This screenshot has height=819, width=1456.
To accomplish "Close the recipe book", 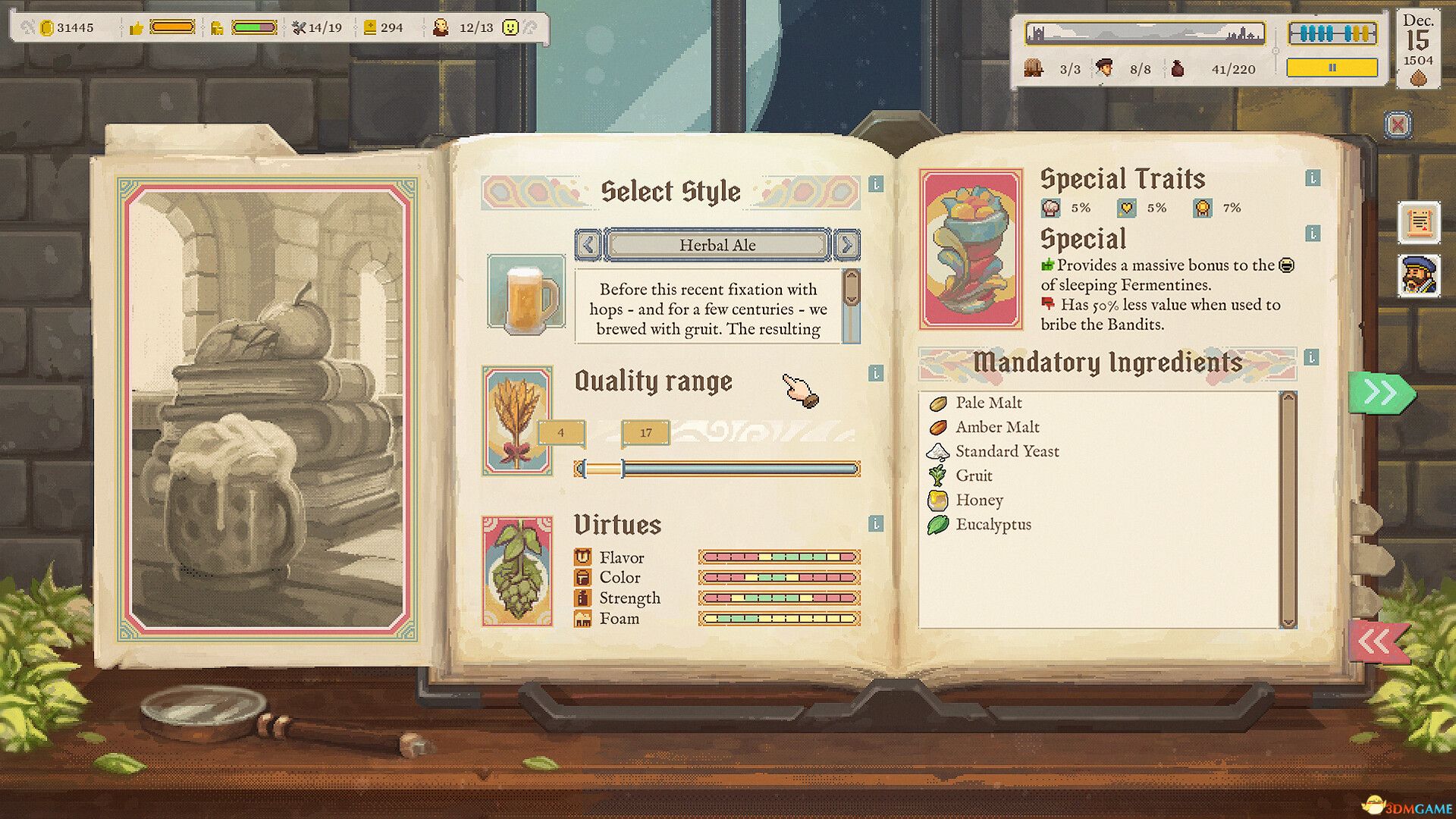I will pos(1398,124).
